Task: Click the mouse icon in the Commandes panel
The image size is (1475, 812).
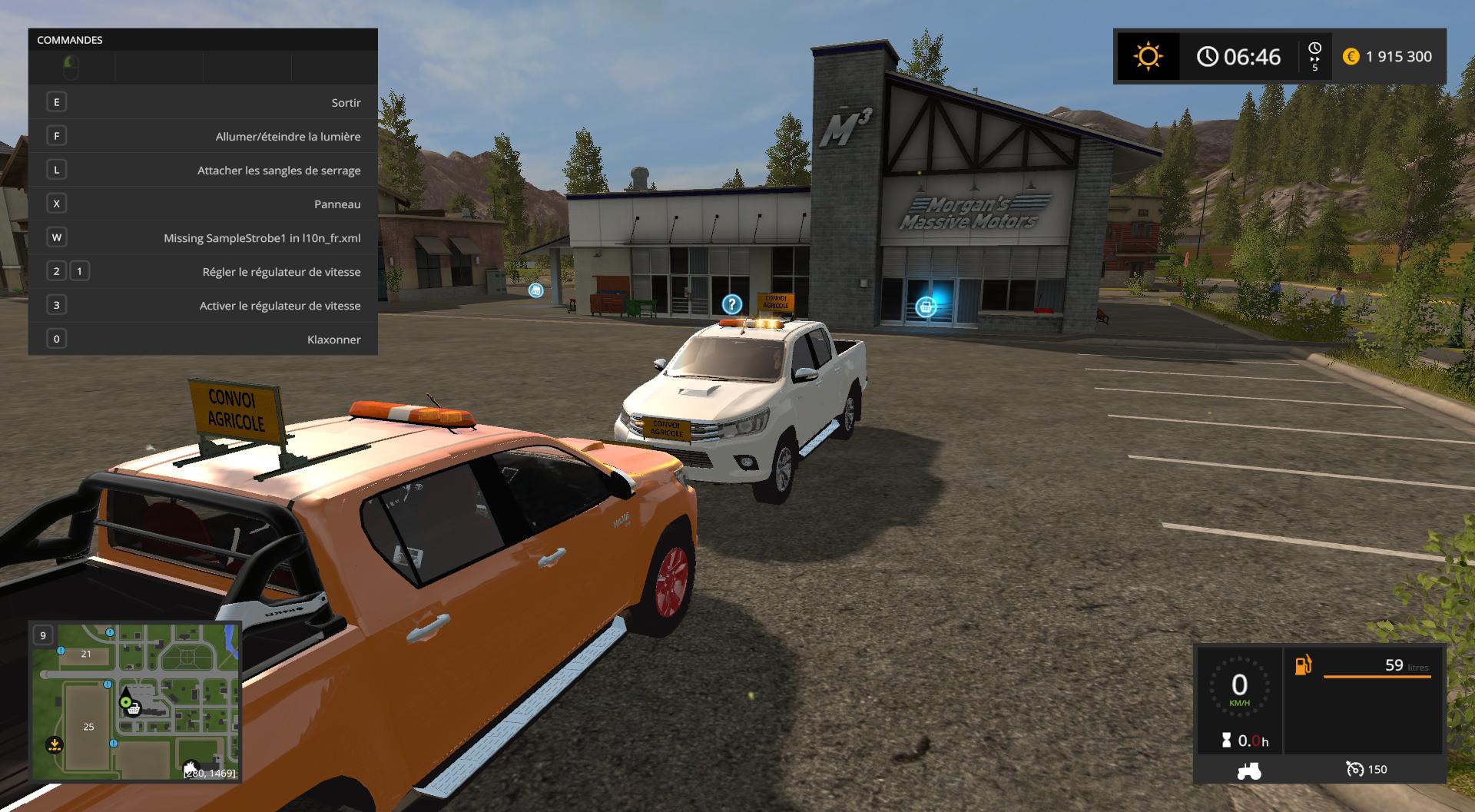Action: 71,68
